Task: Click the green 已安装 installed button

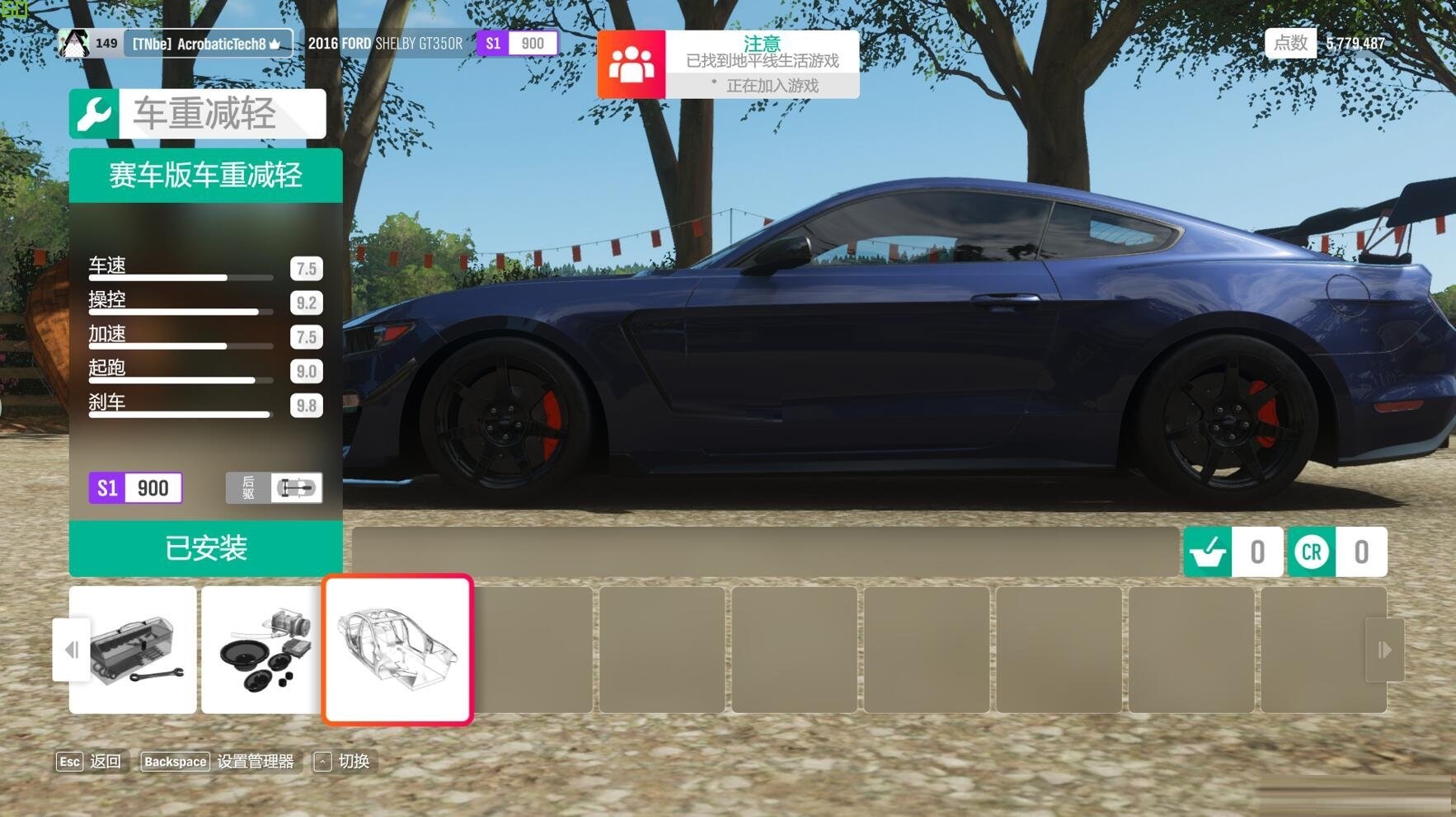Action: (205, 548)
